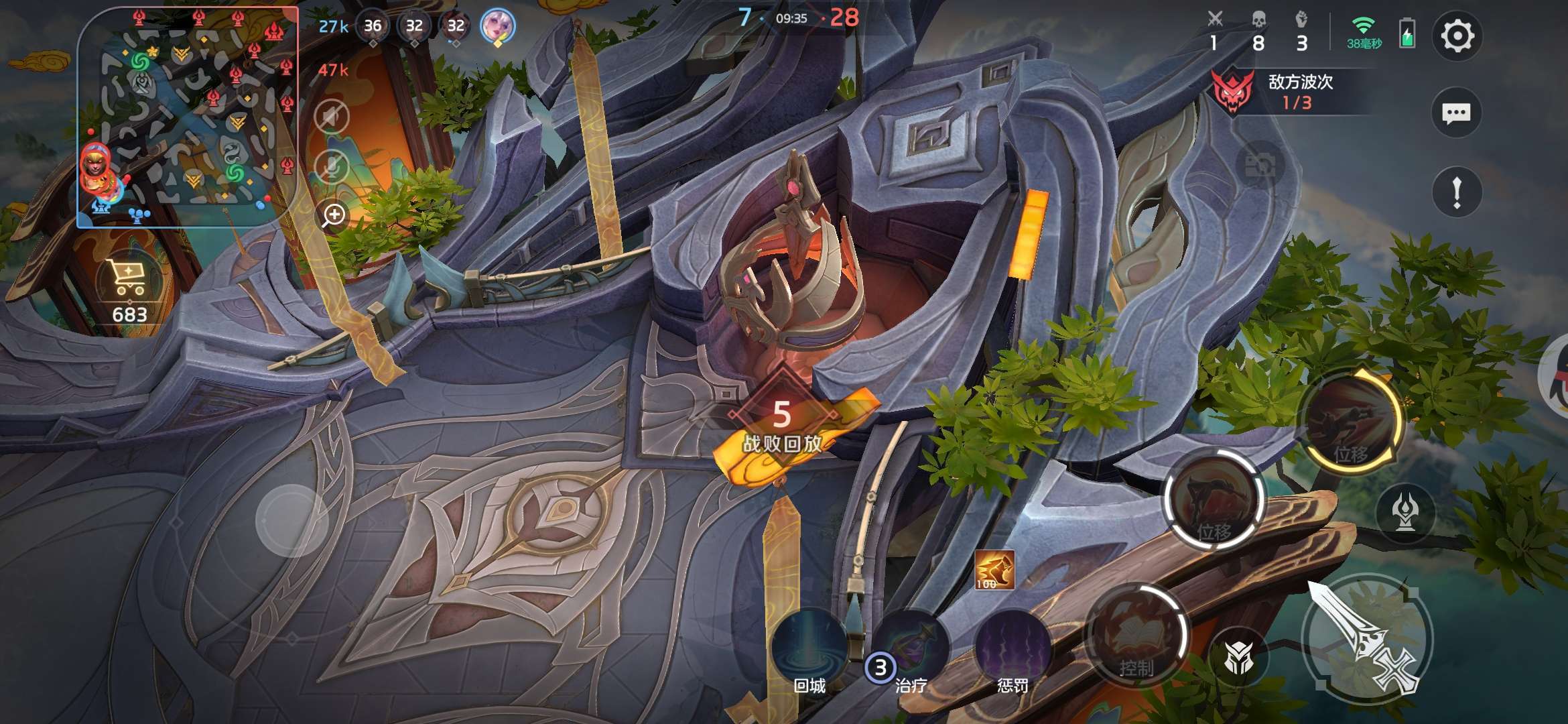This screenshot has height=724, width=1568.
Task: Use the yellow-ringed 位移 dash skill
Action: pyautogui.click(x=1350, y=420)
